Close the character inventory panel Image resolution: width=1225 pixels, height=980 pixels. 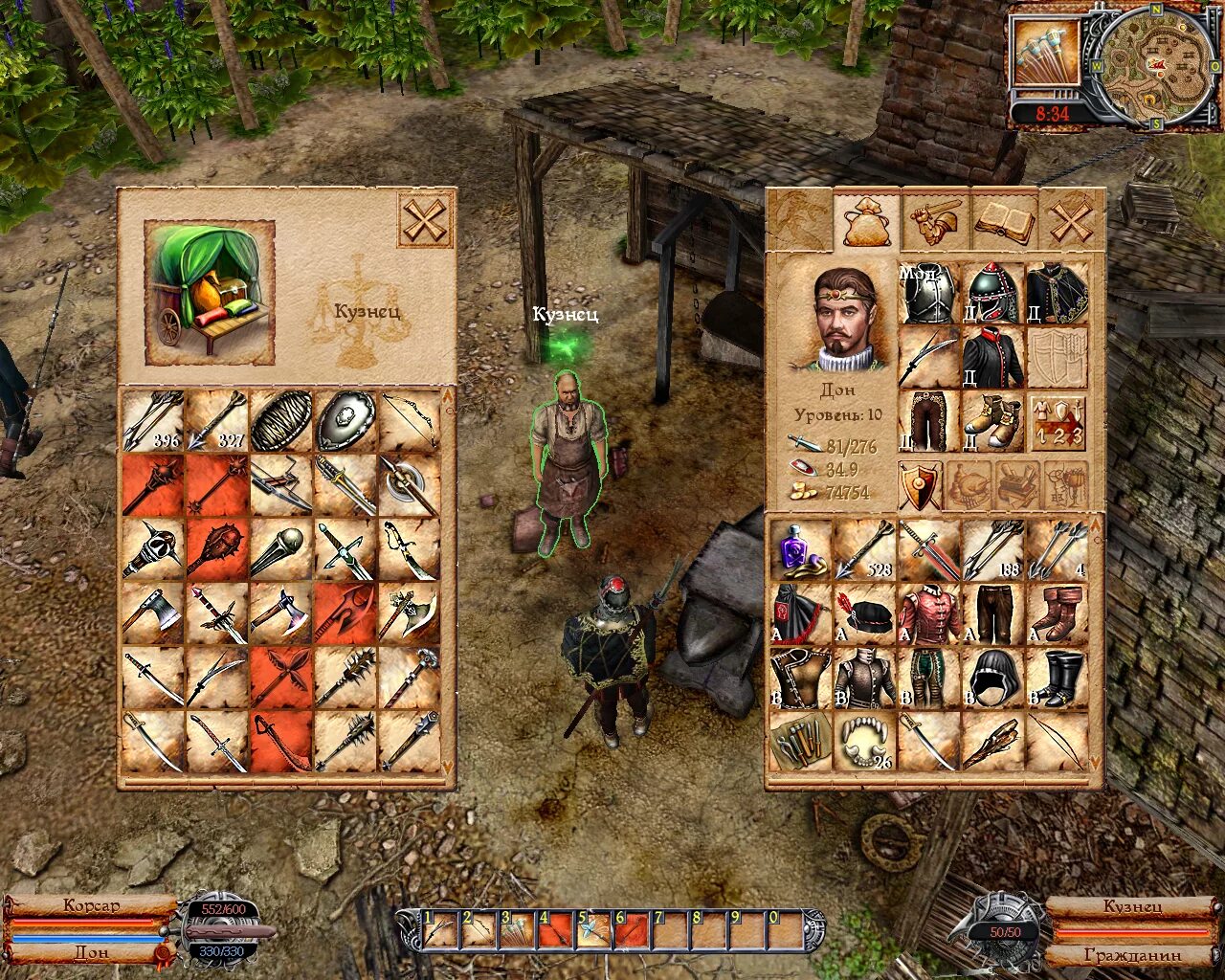coord(1071,222)
